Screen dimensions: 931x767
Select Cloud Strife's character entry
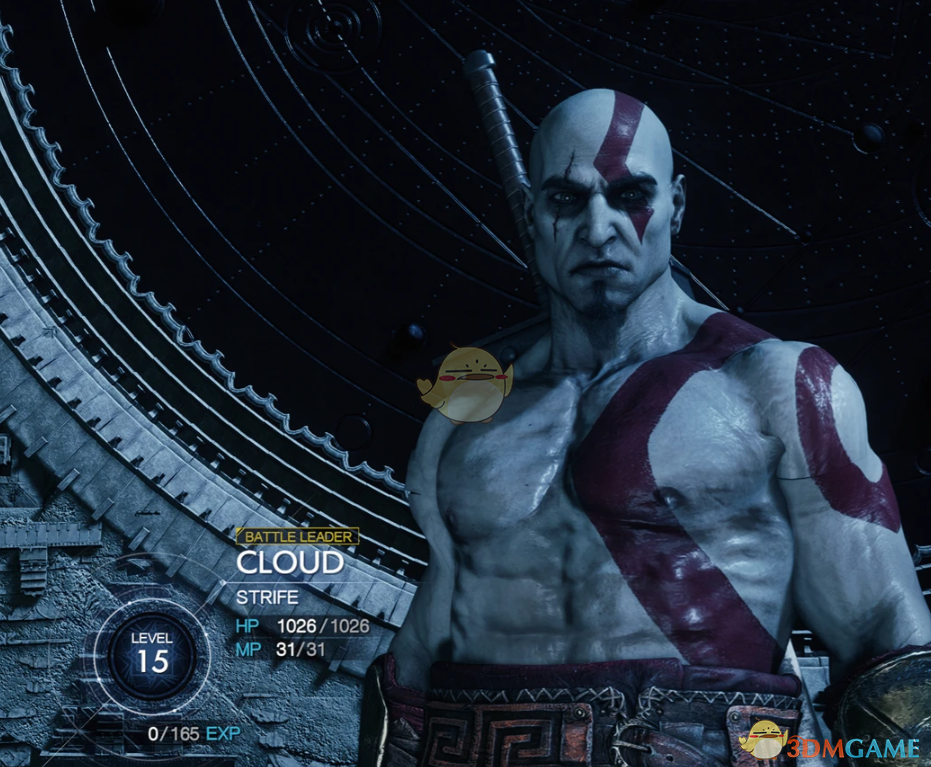tap(290, 563)
